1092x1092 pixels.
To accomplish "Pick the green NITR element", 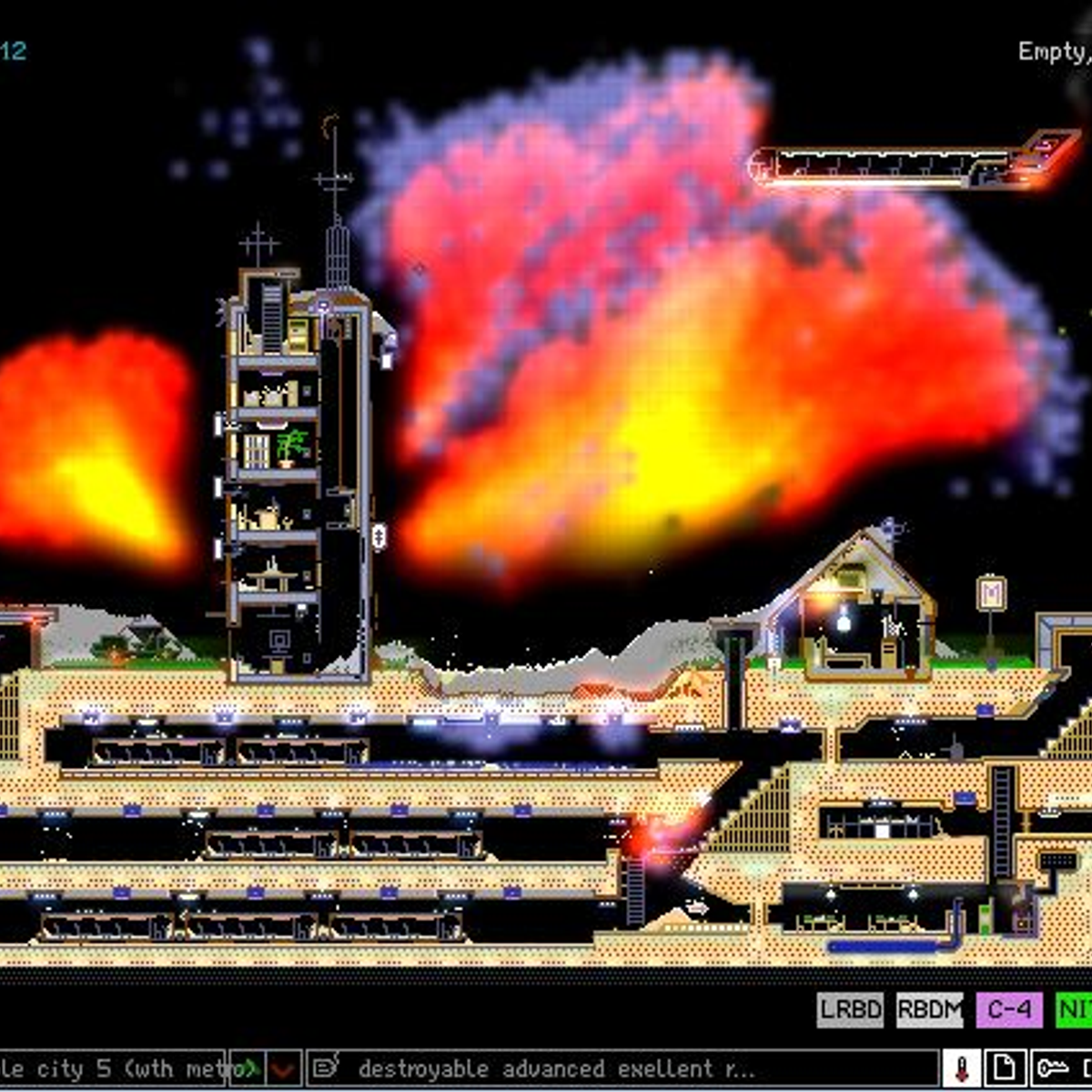I will coord(1075,1010).
